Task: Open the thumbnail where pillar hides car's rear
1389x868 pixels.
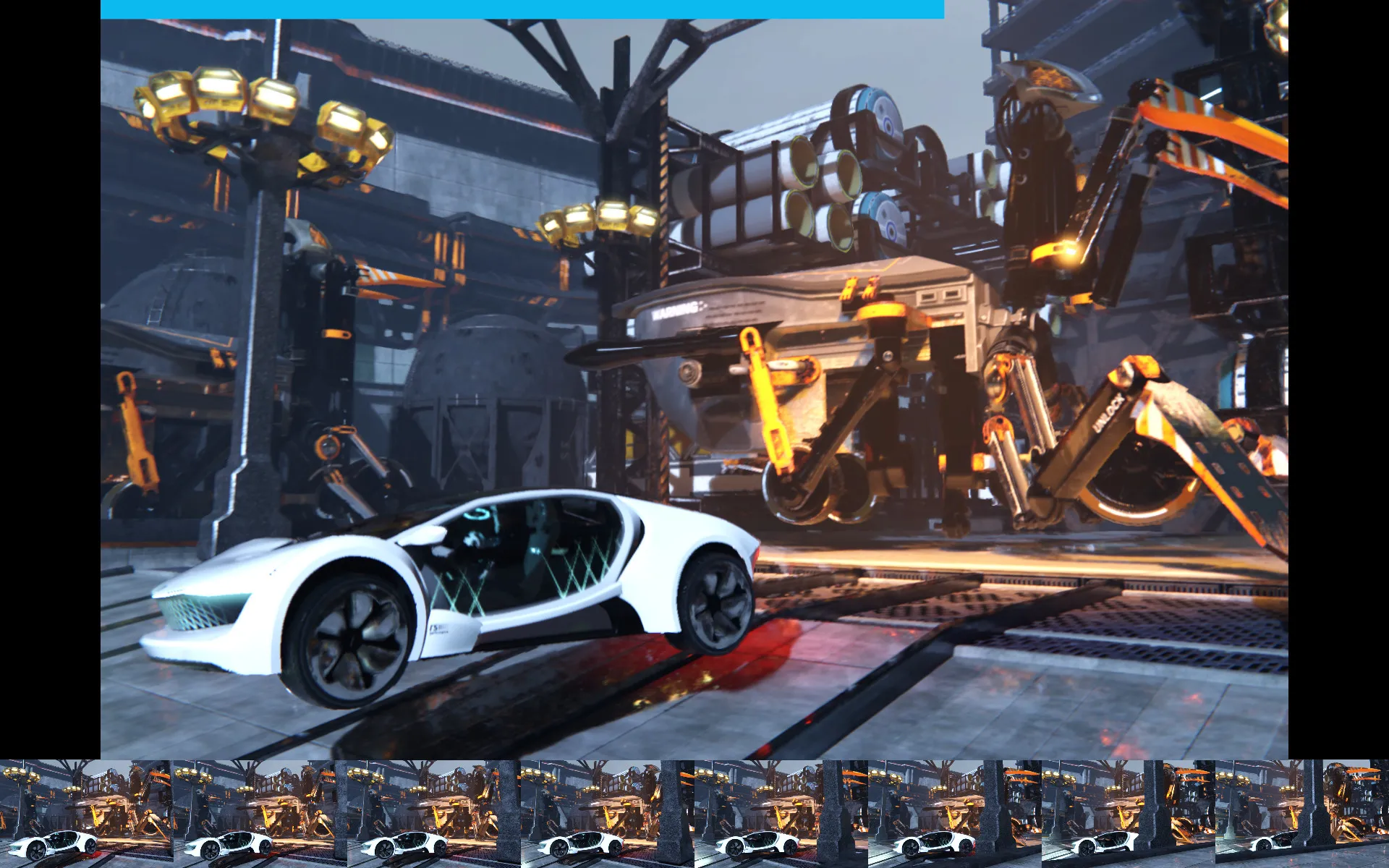Action: (x=1301, y=813)
